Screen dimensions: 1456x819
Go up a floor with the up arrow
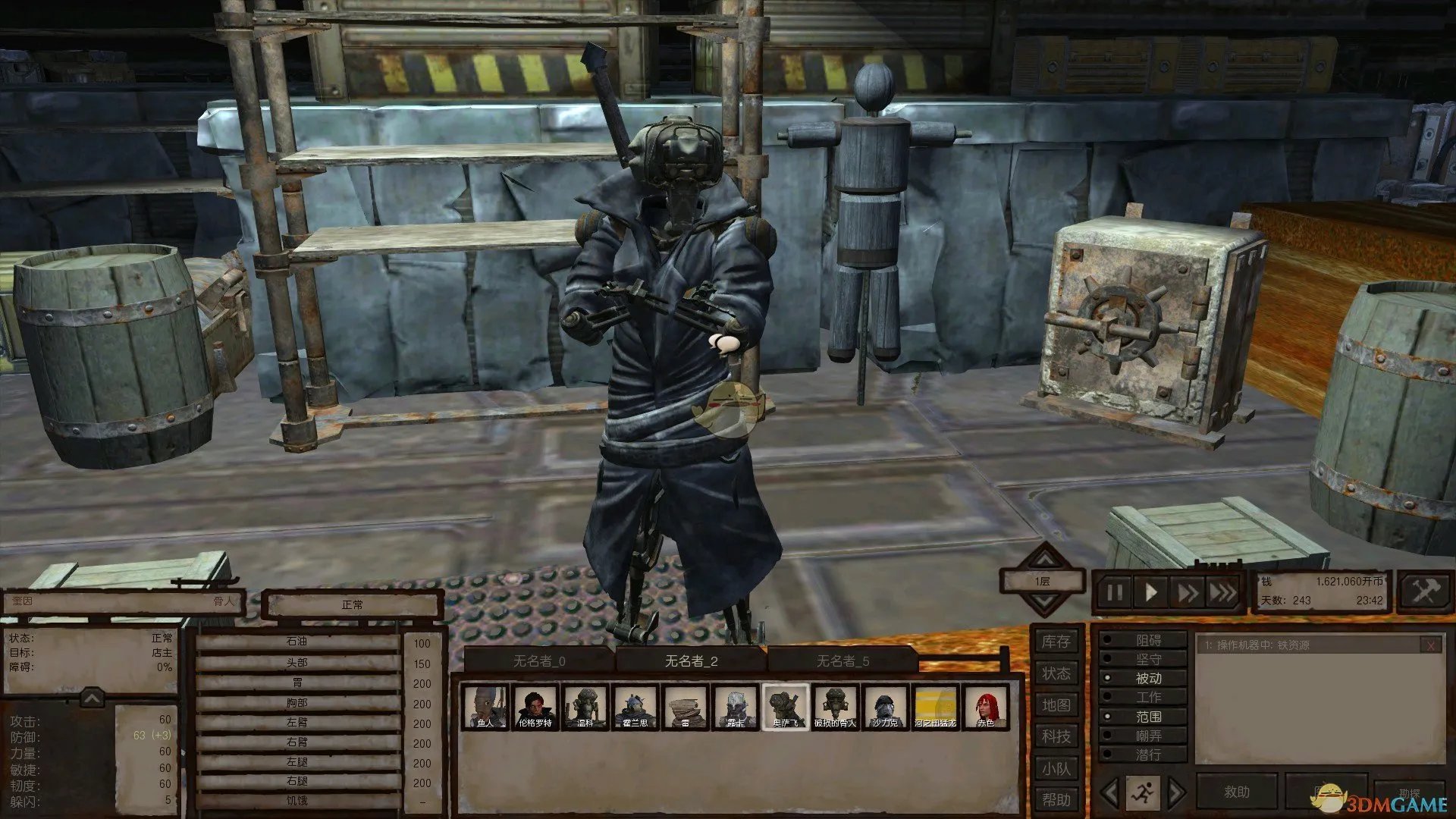point(1044,559)
